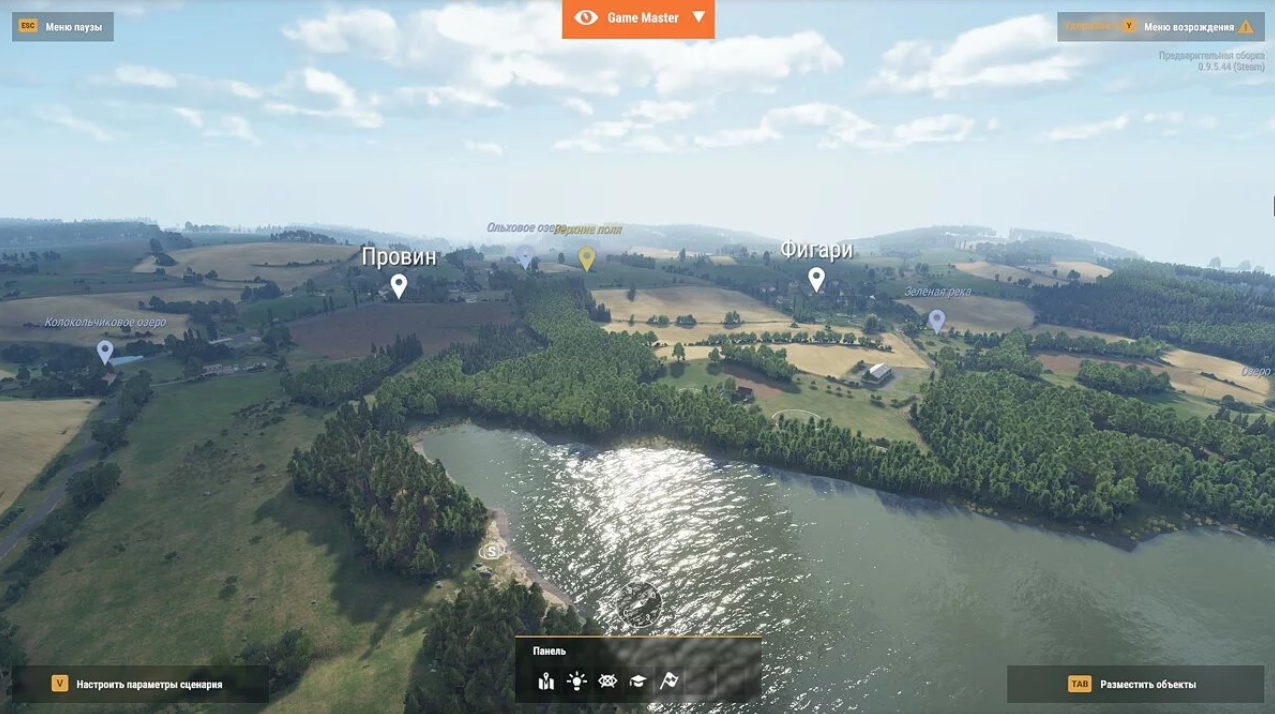Choose the flags icon in the panel
This screenshot has width=1275, height=714.
point(669,681)
